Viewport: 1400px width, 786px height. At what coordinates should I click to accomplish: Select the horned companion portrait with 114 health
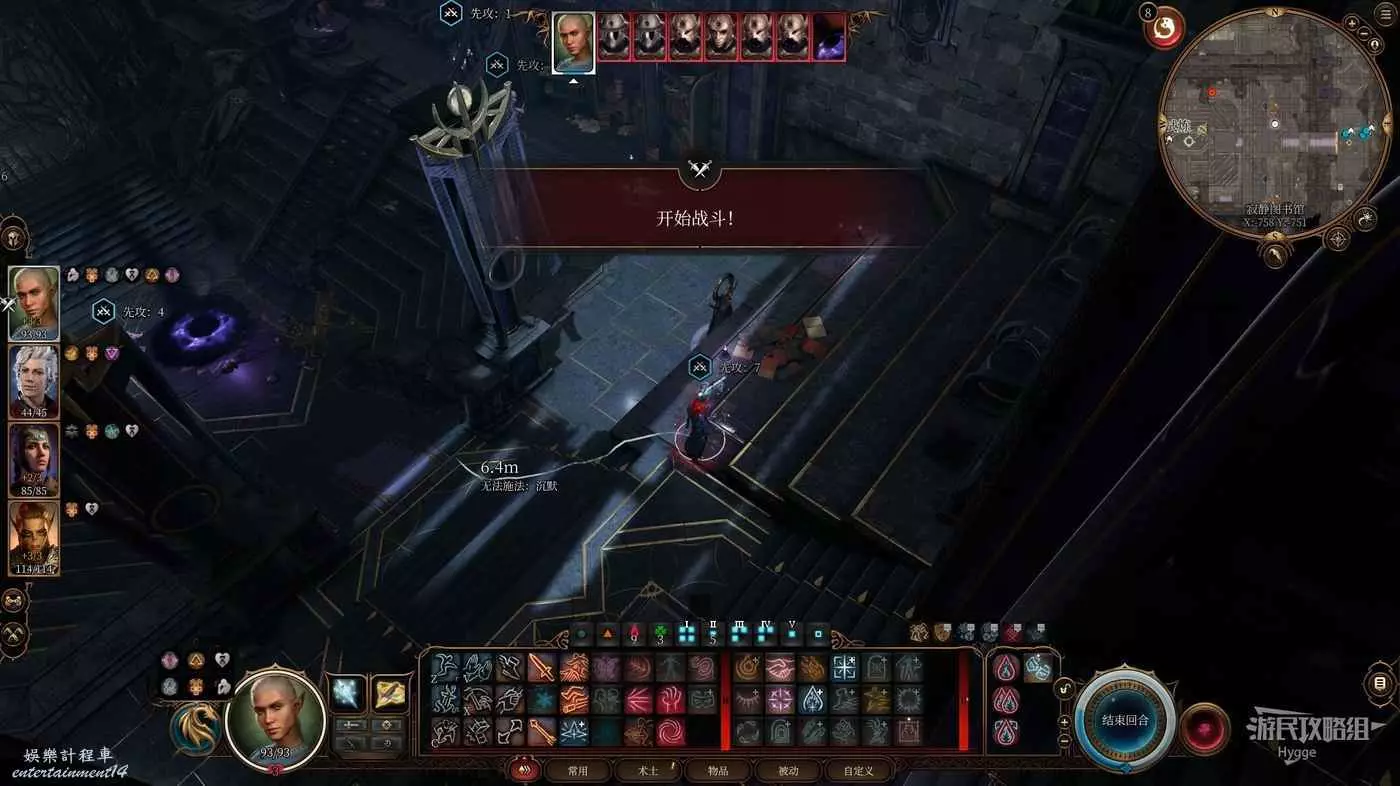pyautogui.click(x=34, y=536)
